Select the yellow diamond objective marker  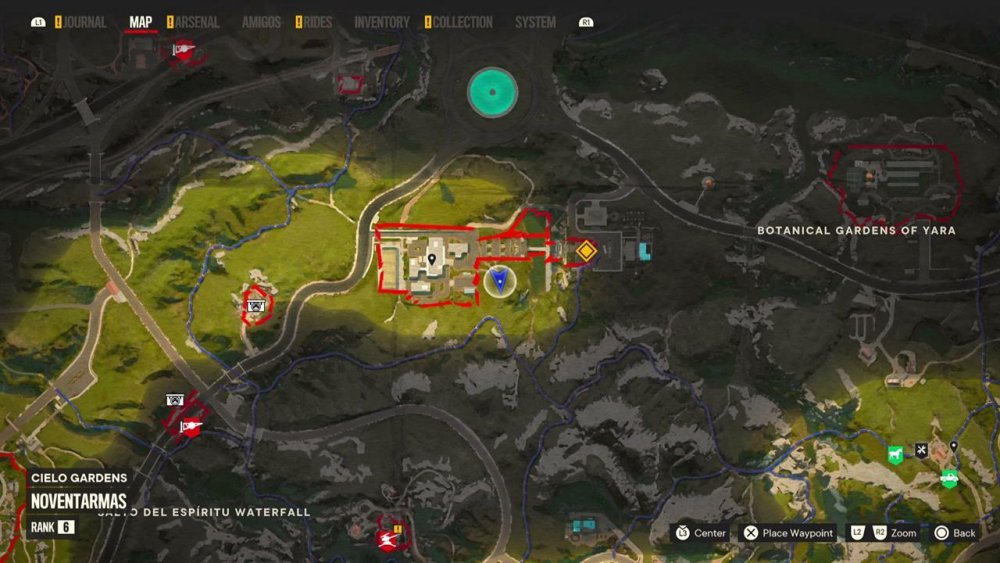[x=584, y=251]
